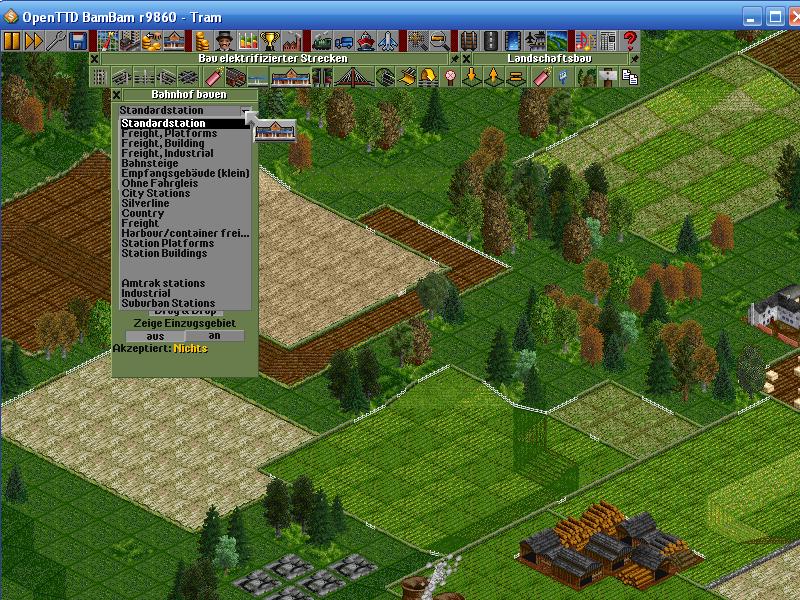Select the "Bahnsteige" list entry
Image resolution: width=800 pixels, height=600 pixels.
click(150, 163)
